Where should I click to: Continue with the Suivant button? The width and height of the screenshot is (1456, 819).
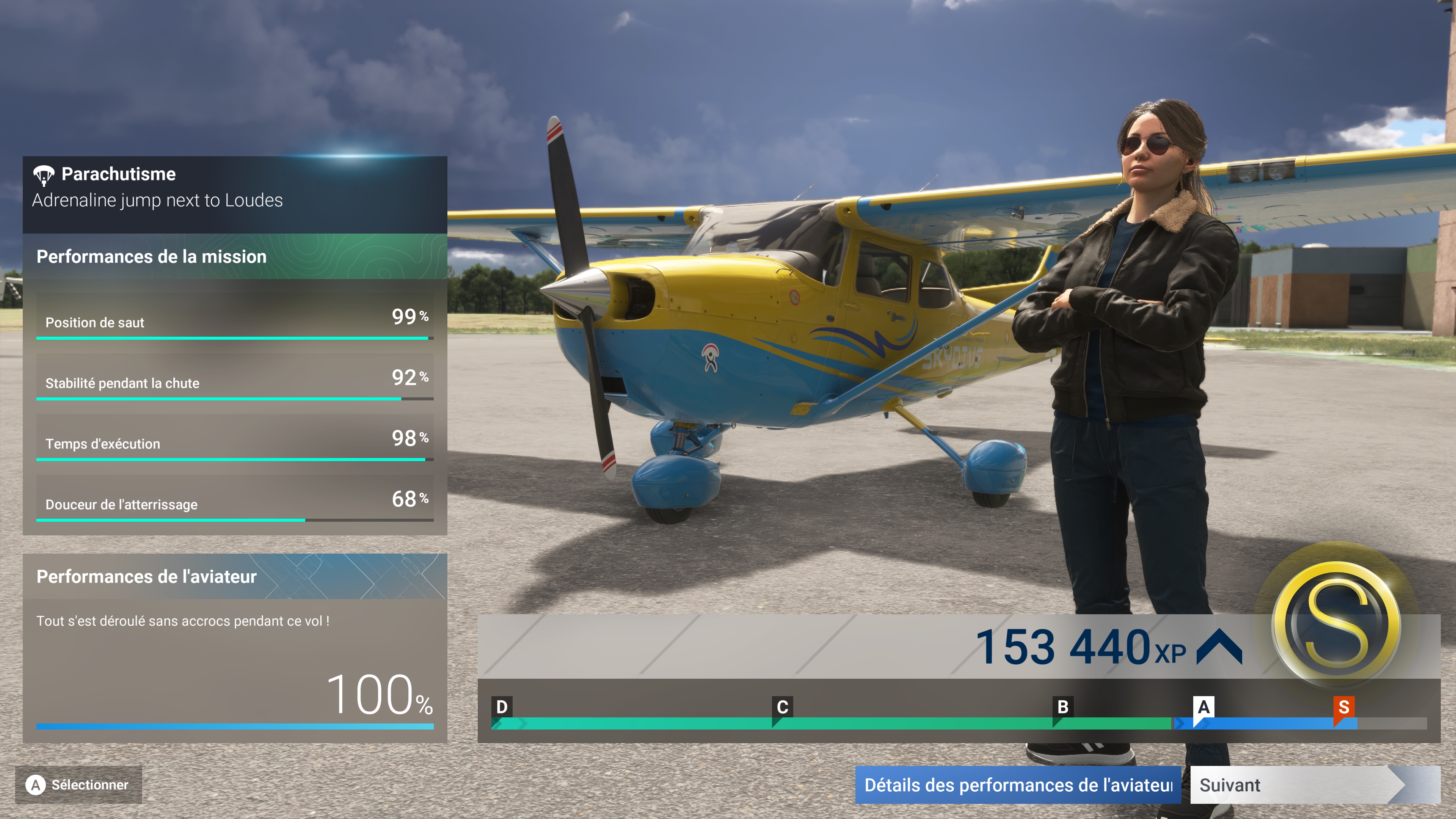coord(1294,785)
